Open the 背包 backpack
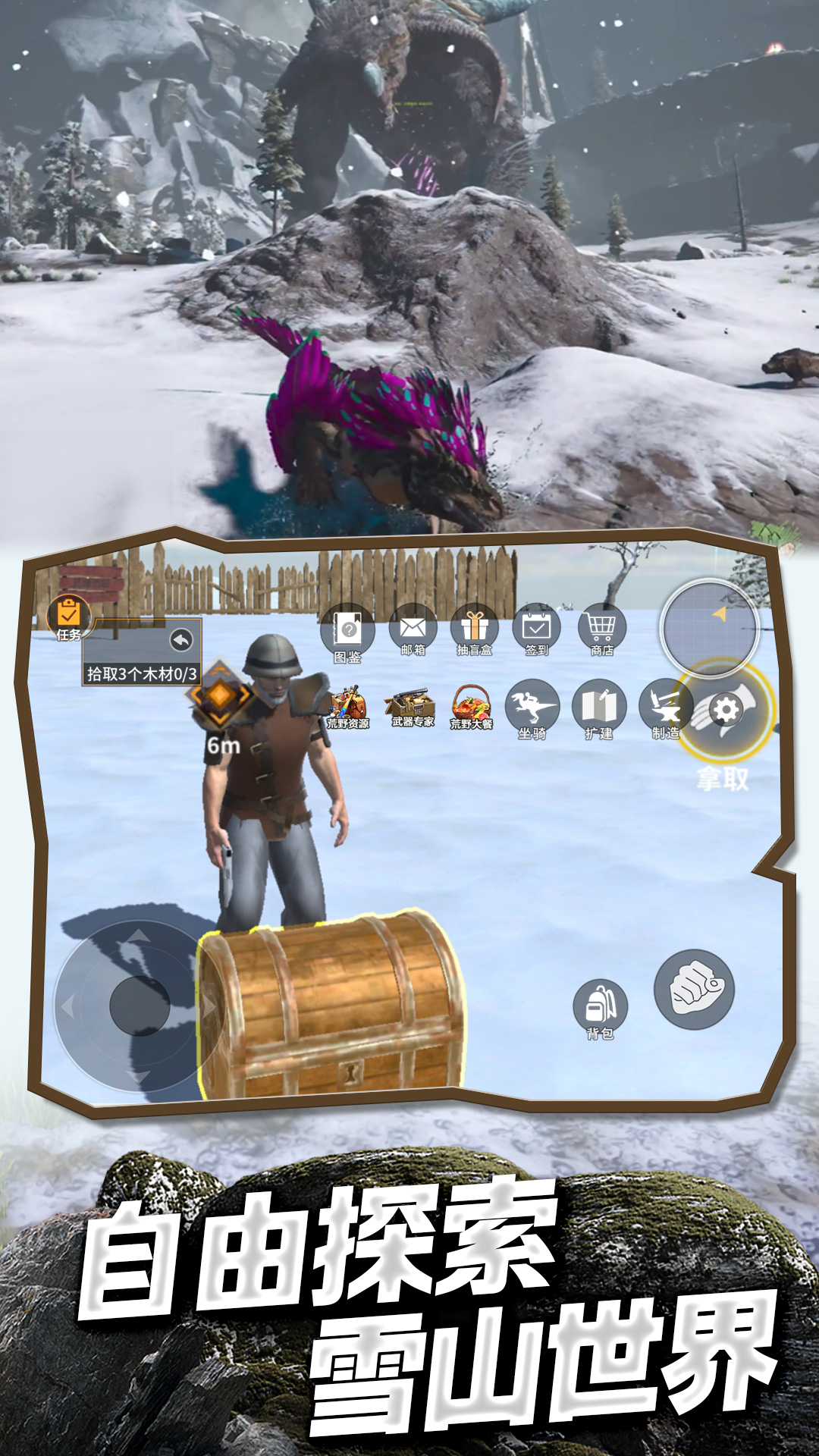The image size is (819, 1456). coord(600,1009)
